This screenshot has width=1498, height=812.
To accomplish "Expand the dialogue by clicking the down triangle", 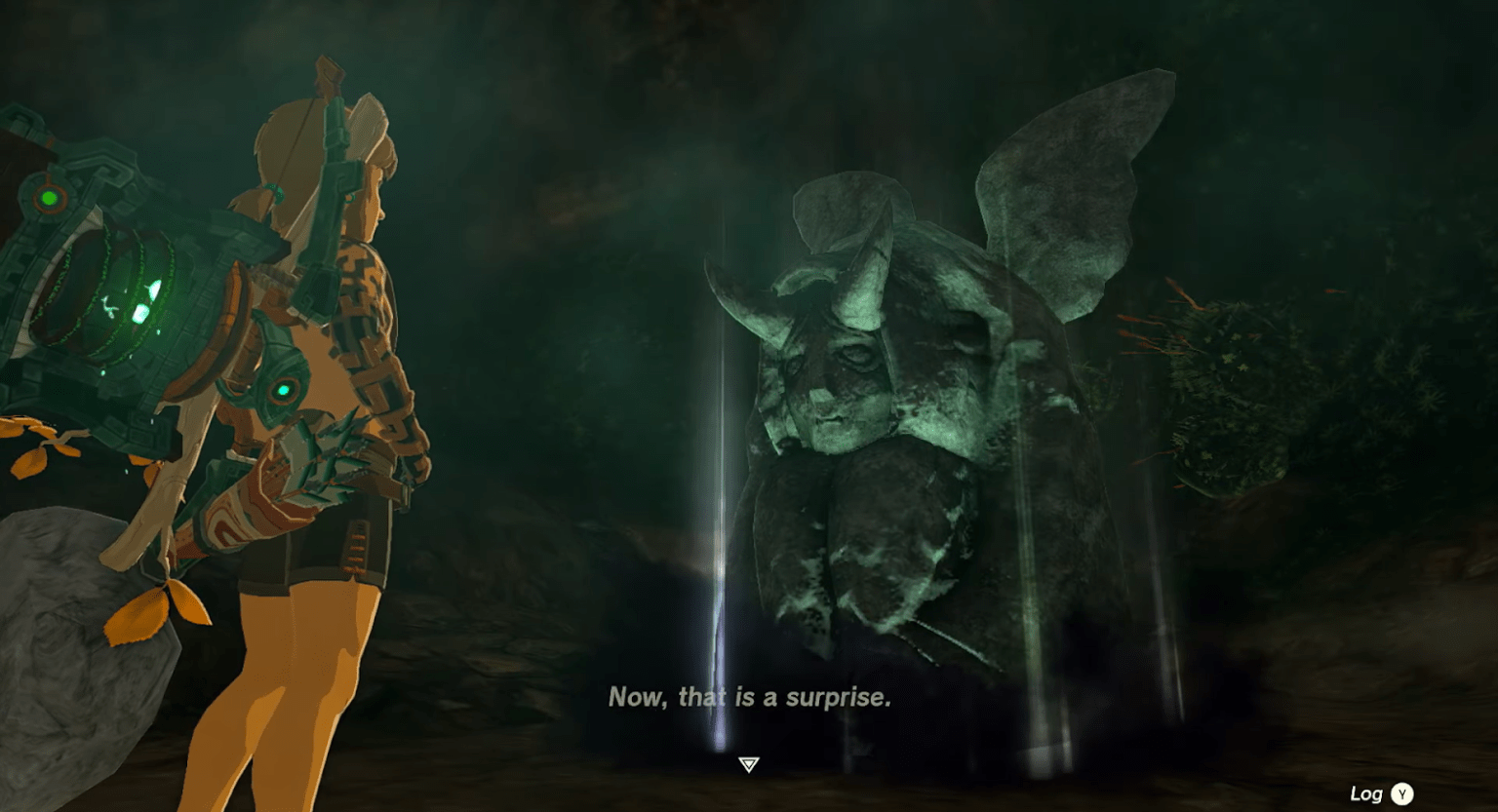I will click(x=748, y=766).
